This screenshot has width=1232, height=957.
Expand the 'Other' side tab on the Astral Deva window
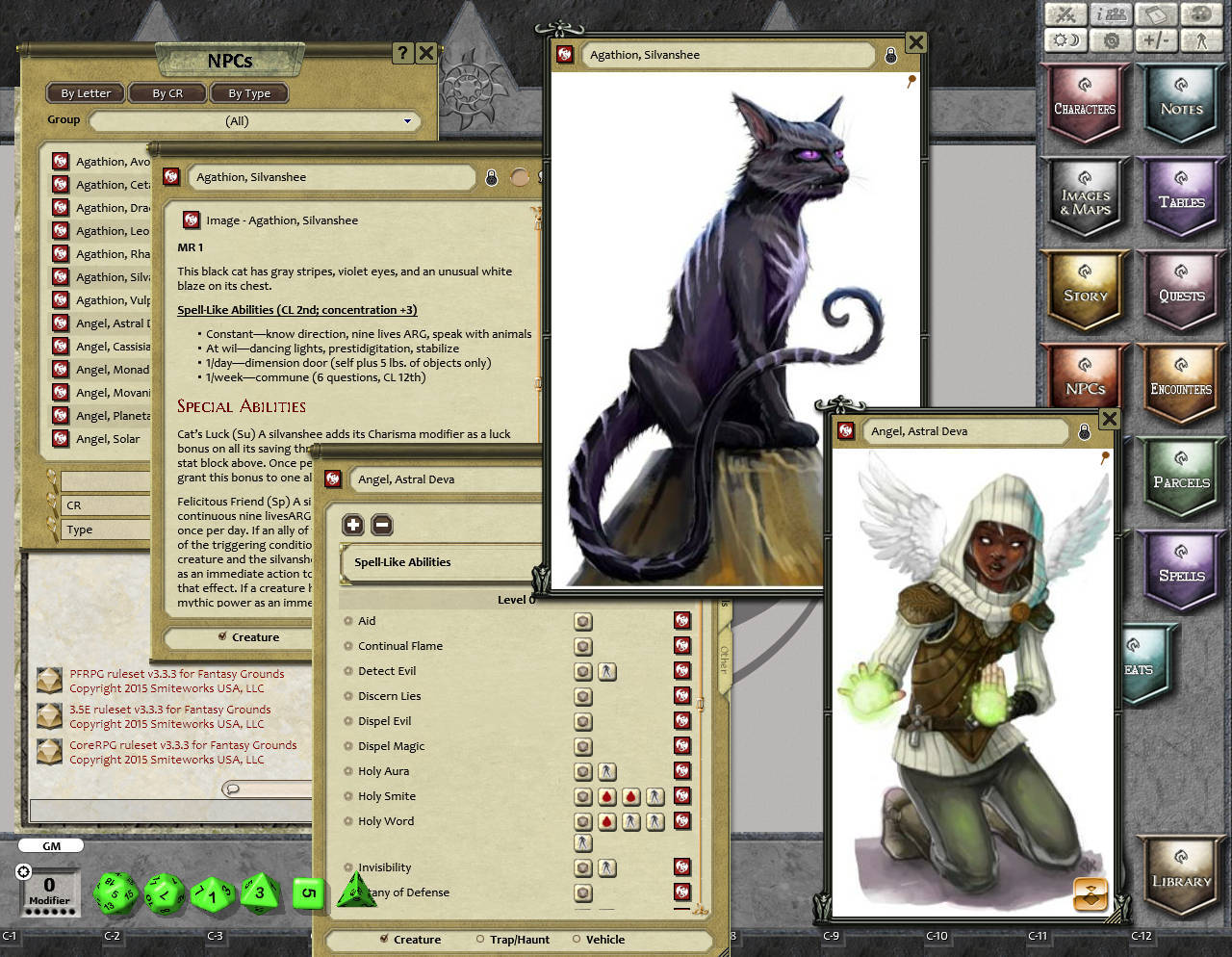tap(724, 661)
